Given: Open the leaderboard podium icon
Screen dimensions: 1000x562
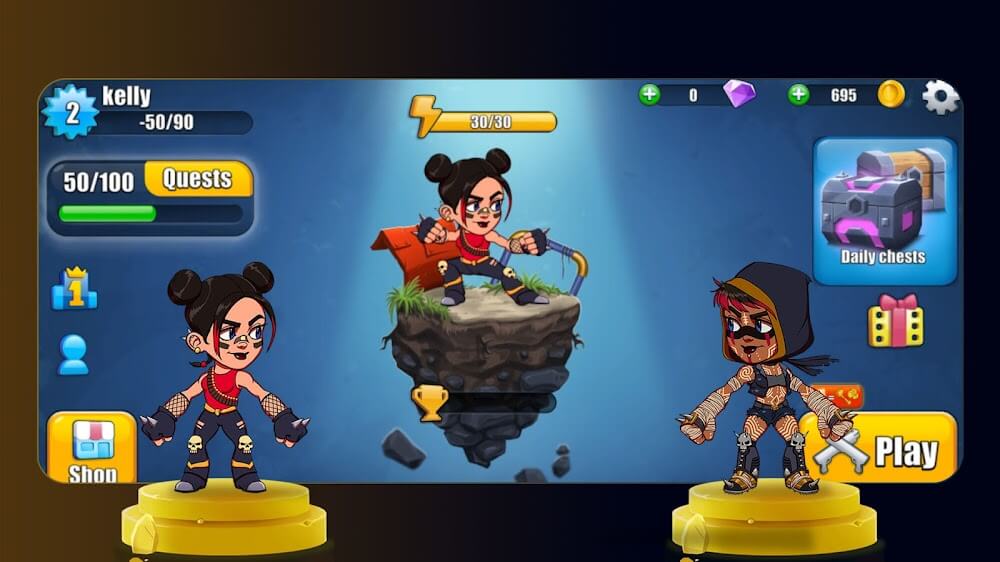Looking at the screenshot, I should [x=74, y=288].
